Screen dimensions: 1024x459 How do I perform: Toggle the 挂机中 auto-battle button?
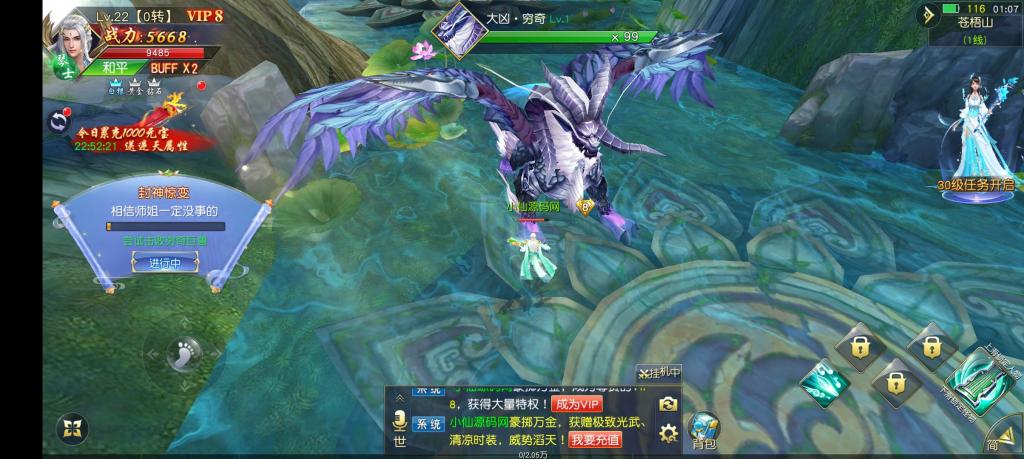[659, 373]
